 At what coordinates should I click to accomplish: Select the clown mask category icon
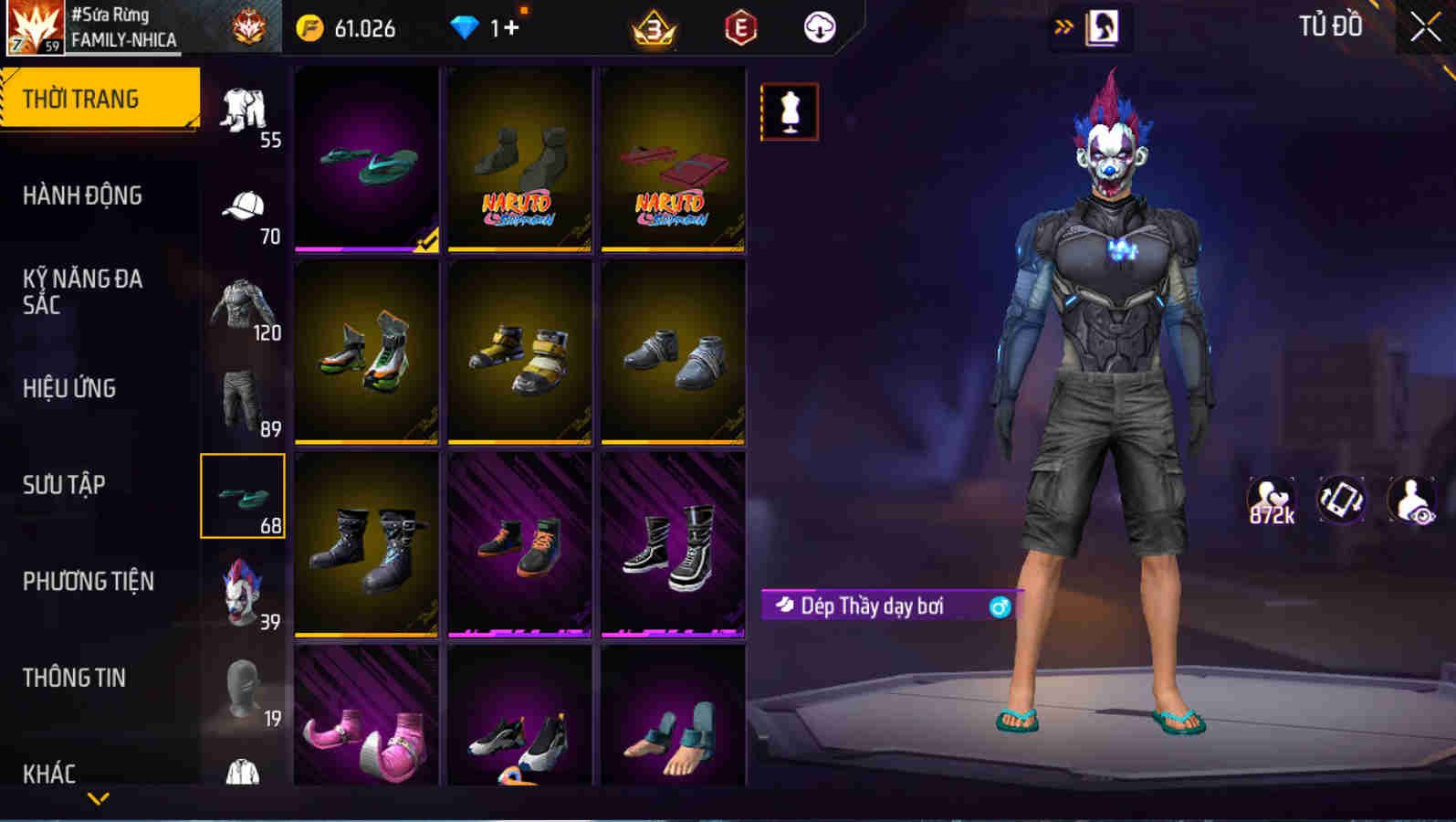pos(242,594)
